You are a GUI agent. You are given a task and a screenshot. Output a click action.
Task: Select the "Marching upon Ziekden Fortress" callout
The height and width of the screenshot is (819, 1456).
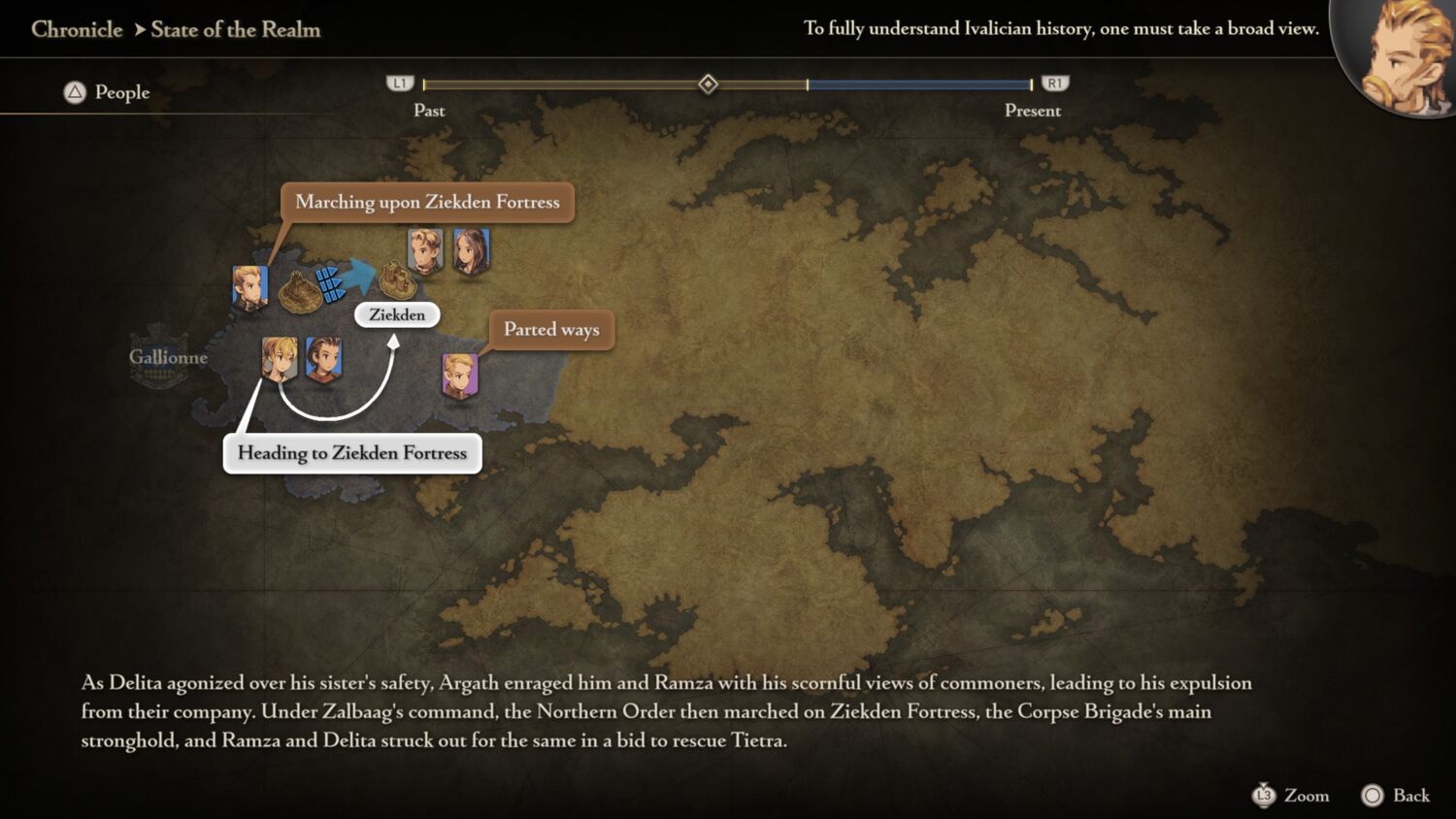[x=427, y=202]
